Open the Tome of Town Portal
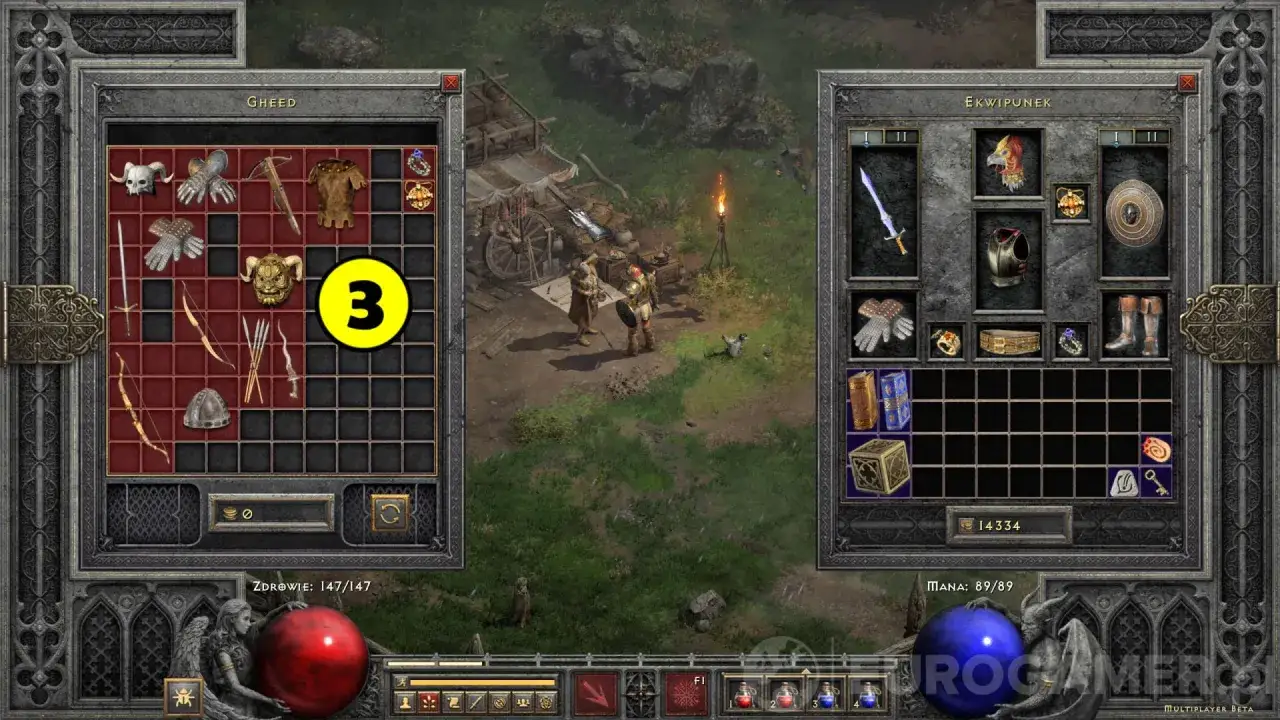The height and width of the screenshot is (720, 1280). [893, 400]
